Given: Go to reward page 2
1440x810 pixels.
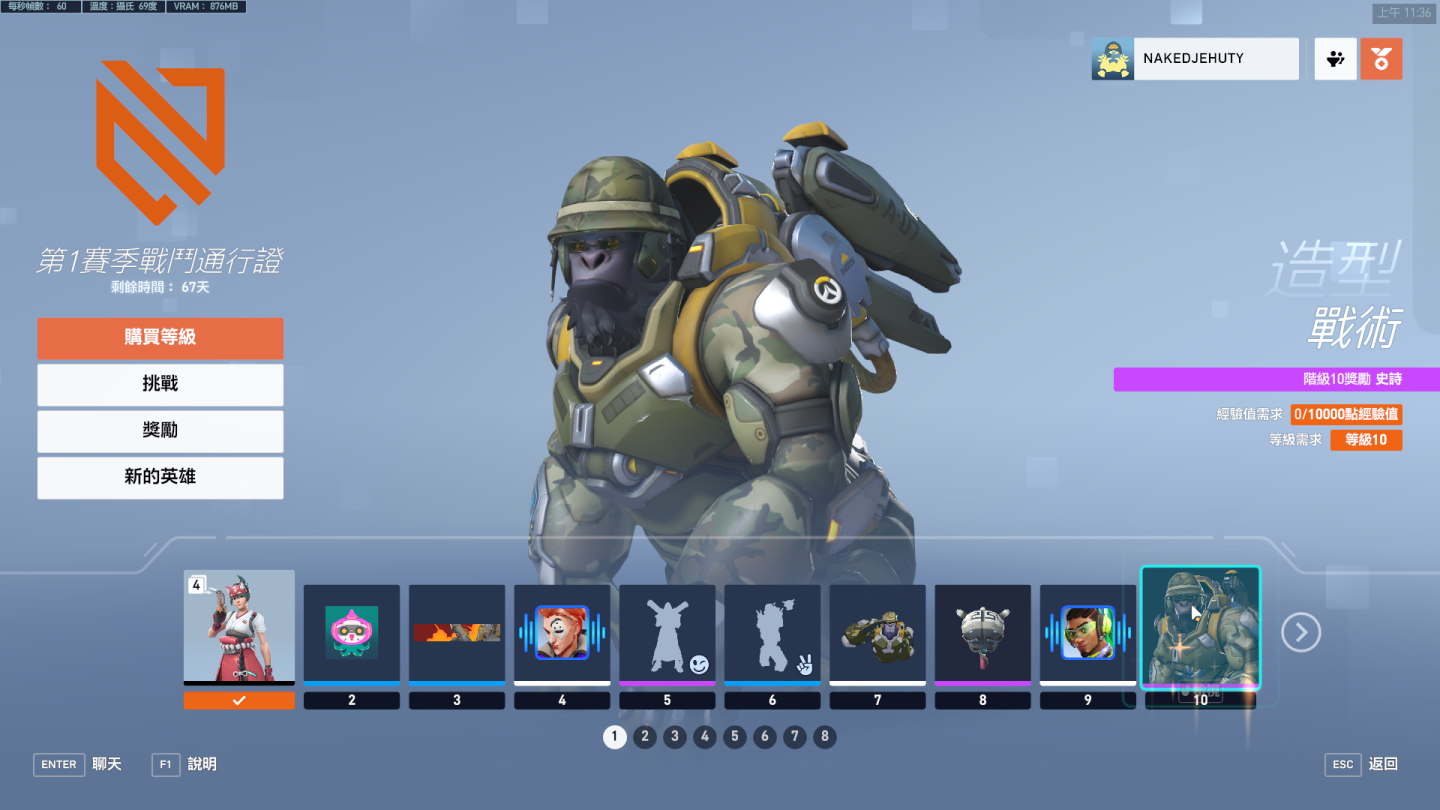Looking at the screenshot, I should [x=645, y=738].
